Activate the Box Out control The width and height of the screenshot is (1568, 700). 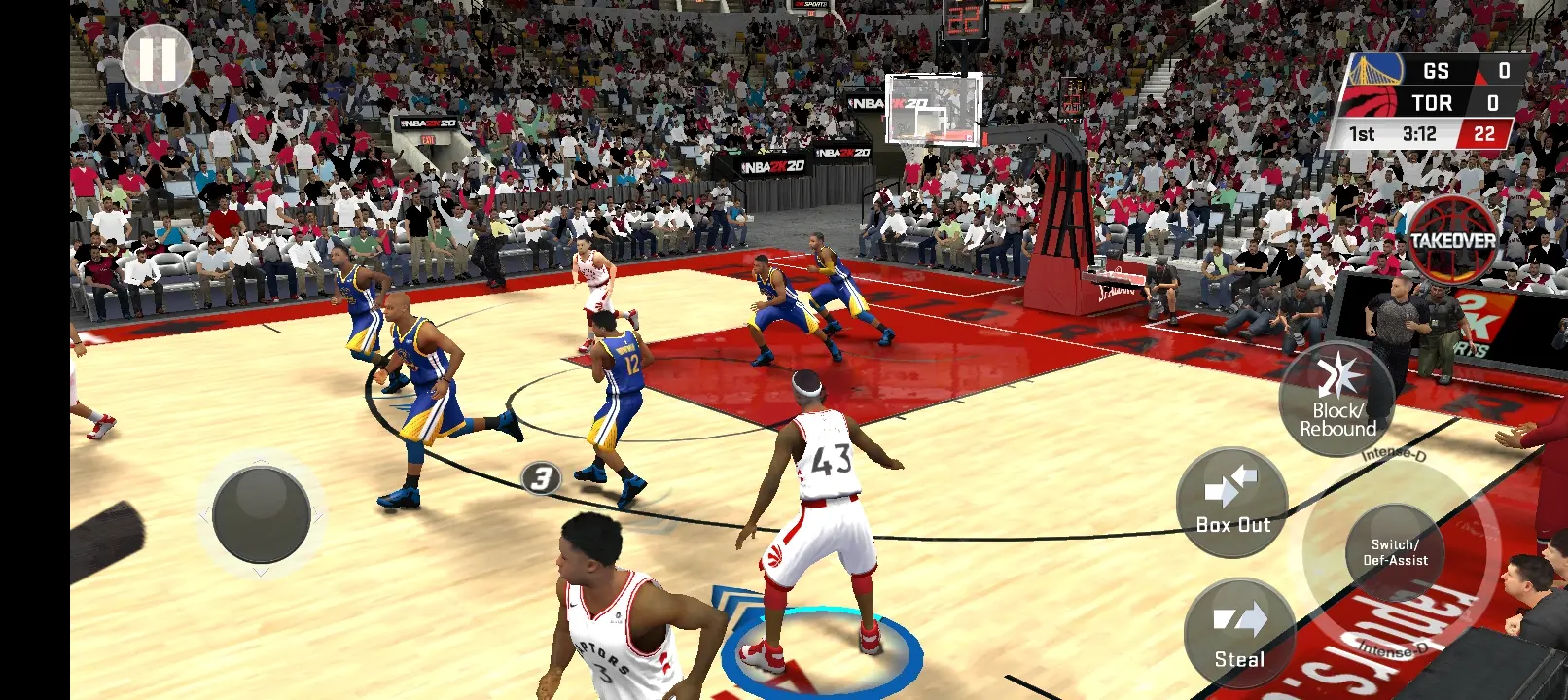(1232, 503)
